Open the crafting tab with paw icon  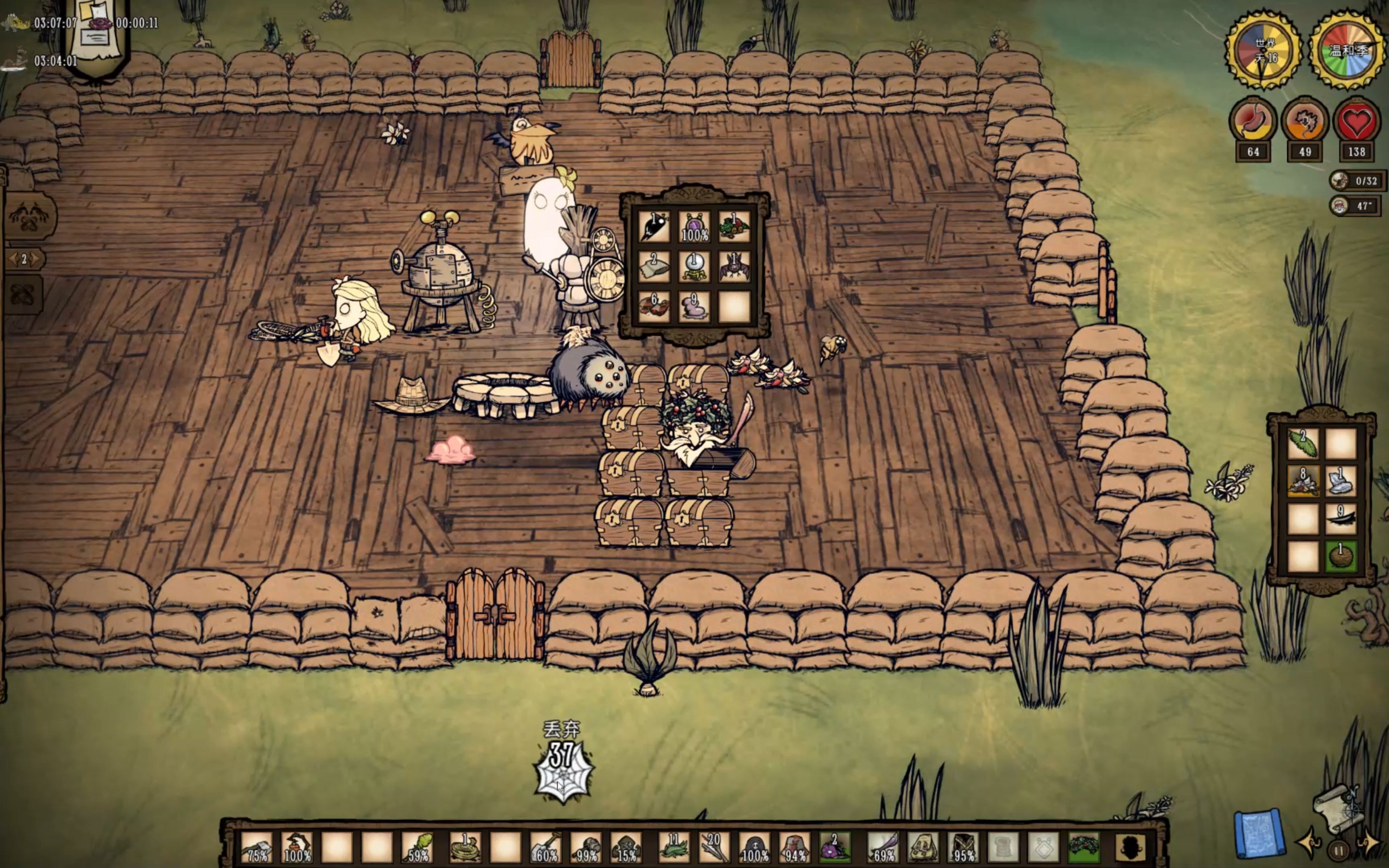click(x=30, y=217)
